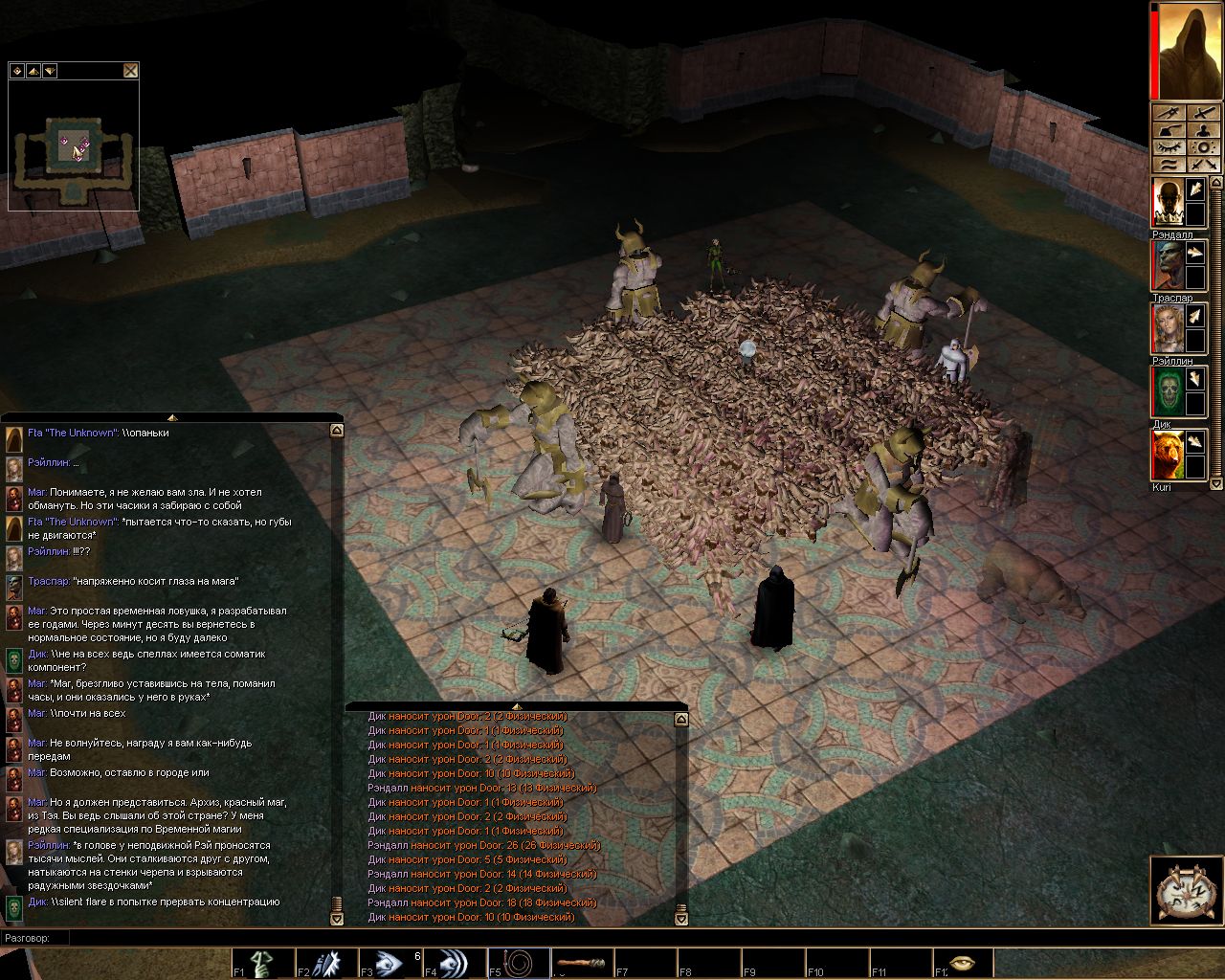Viewport: 1225px width, 980px height.
Task: Click the minimap room display
Action: (x=73, y=145)
